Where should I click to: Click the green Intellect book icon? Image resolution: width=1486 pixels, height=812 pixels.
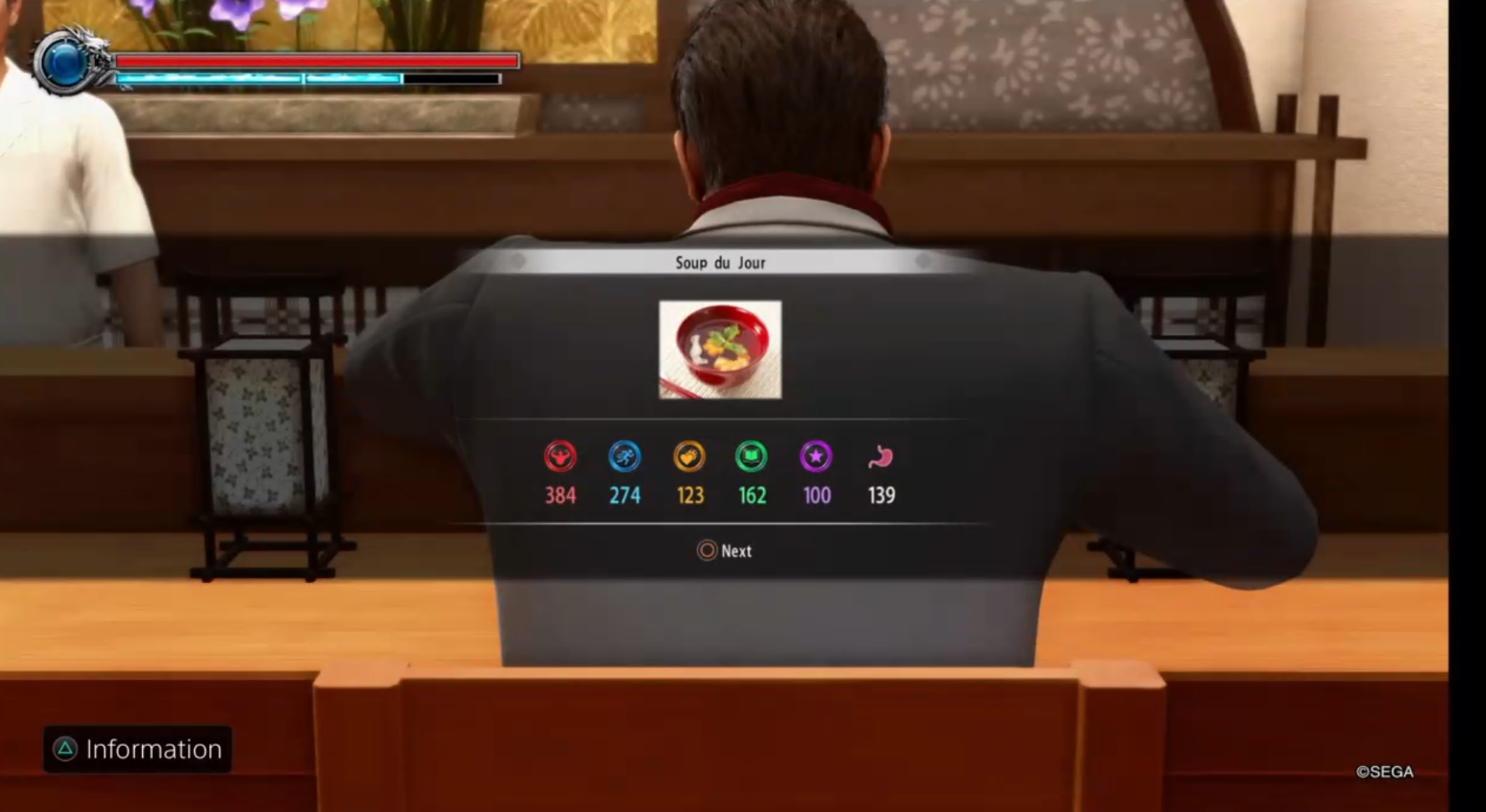pyautogui.click(x=751, y=456)
